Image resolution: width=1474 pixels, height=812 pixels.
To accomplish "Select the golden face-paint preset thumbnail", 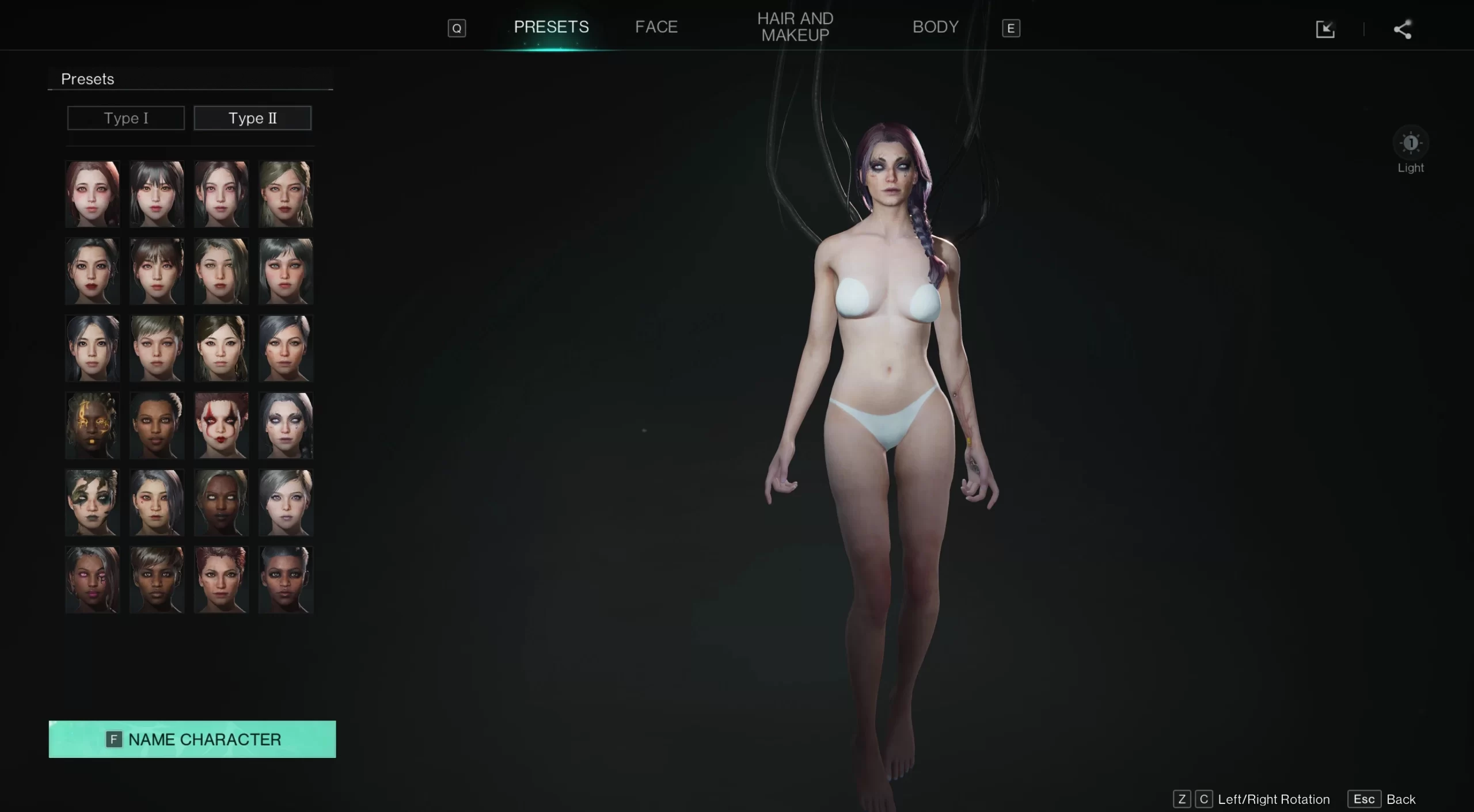I will pyautogui.click(x=92, y=425).
